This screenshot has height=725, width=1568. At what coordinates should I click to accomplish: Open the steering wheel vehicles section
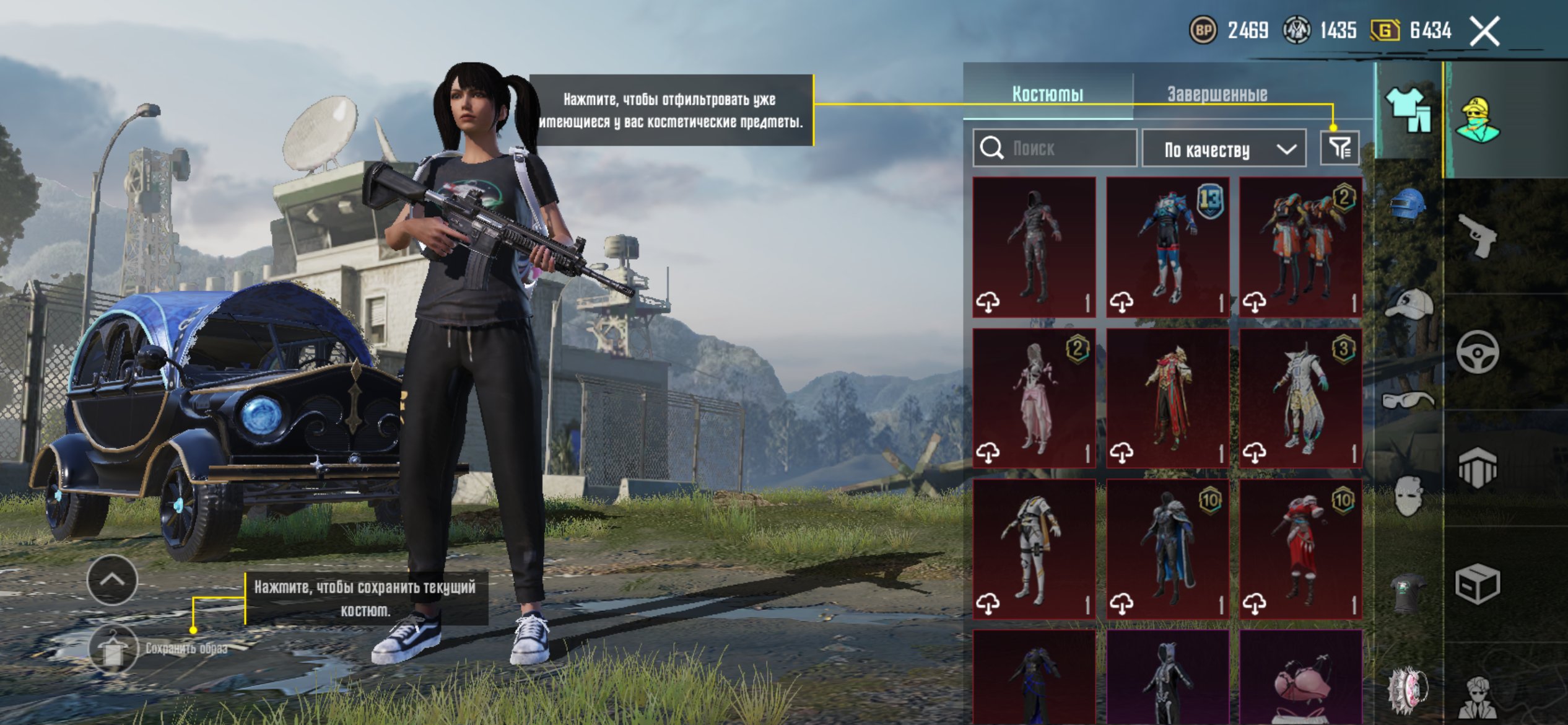[1478, 352]
